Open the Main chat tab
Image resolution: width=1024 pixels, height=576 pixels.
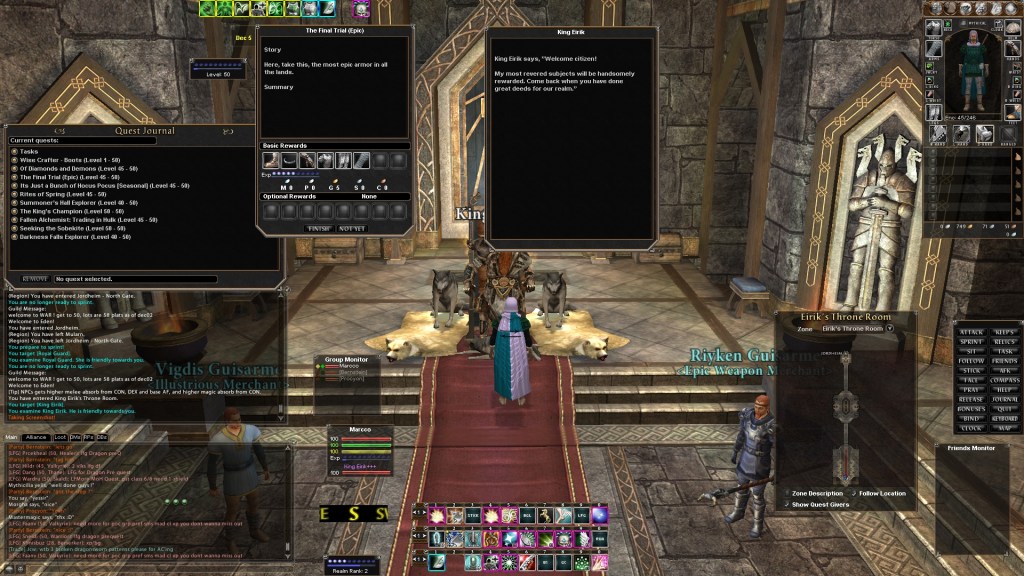tap(12, 437)
